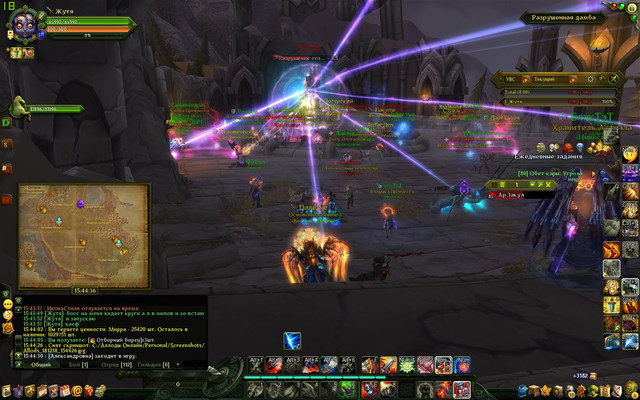Select the ДарЗнкул target entry
Screen dimensions: 640x400
pos(508,195)
